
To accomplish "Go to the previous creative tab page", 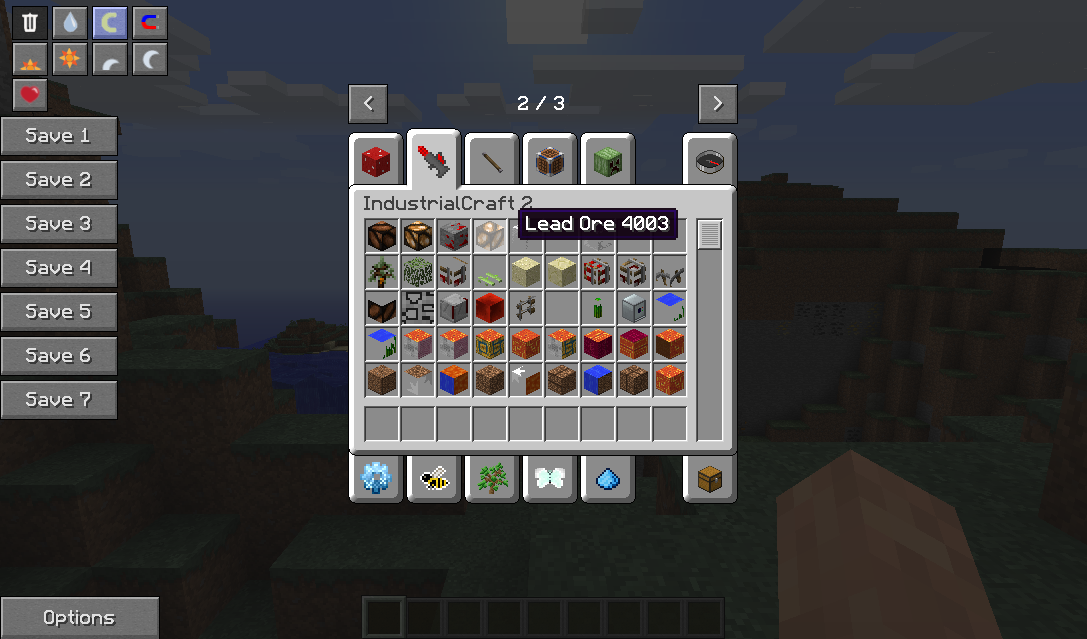I will 368,103.
